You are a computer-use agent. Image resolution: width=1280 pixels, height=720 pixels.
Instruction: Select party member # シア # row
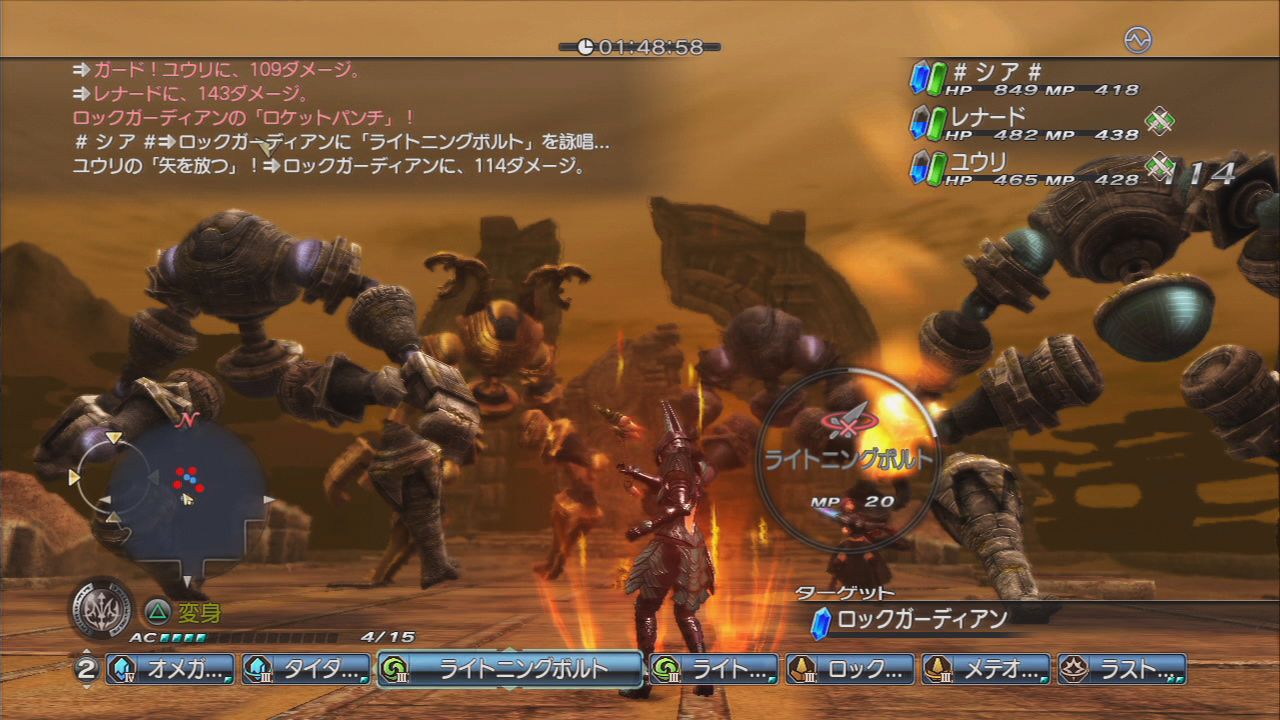coord(1025,78)
